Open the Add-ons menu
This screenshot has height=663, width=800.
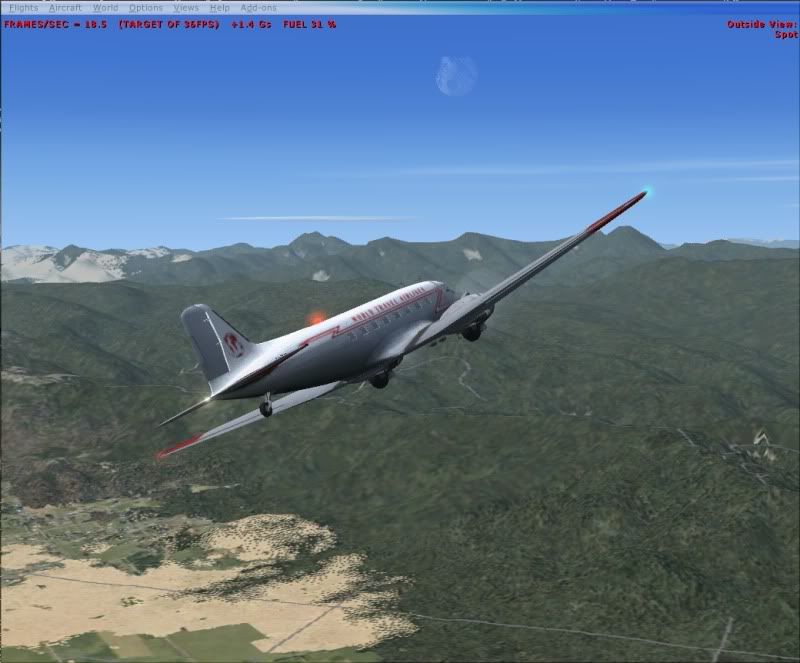(x=258, y=8)
